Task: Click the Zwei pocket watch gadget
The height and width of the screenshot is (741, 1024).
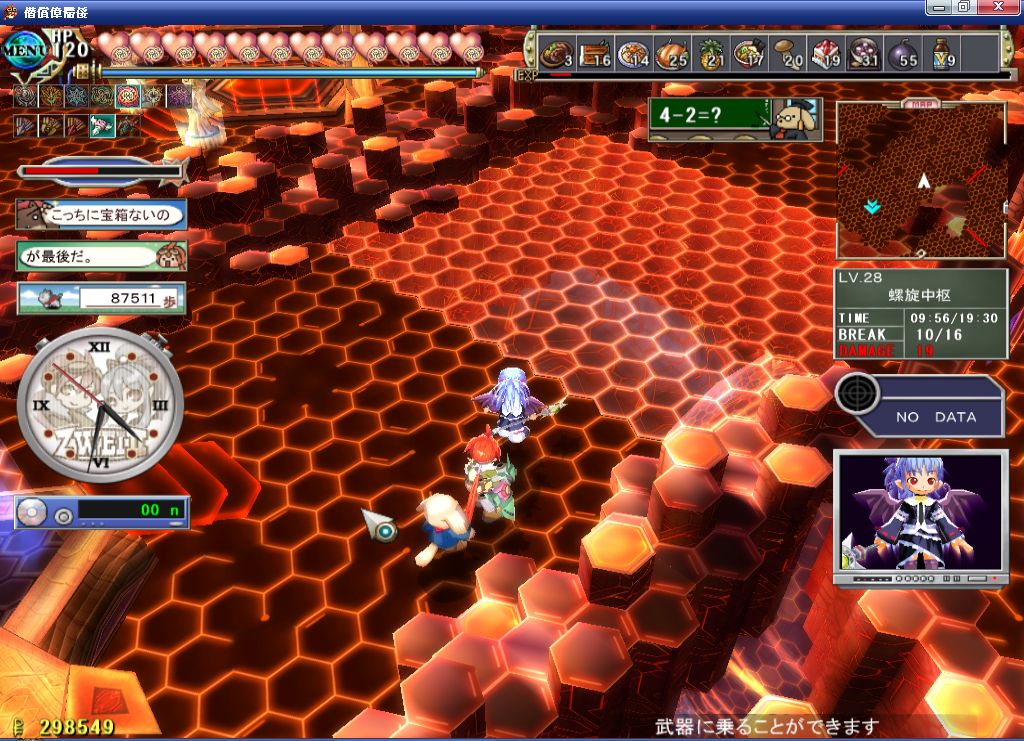Action: tap(100, 405)
